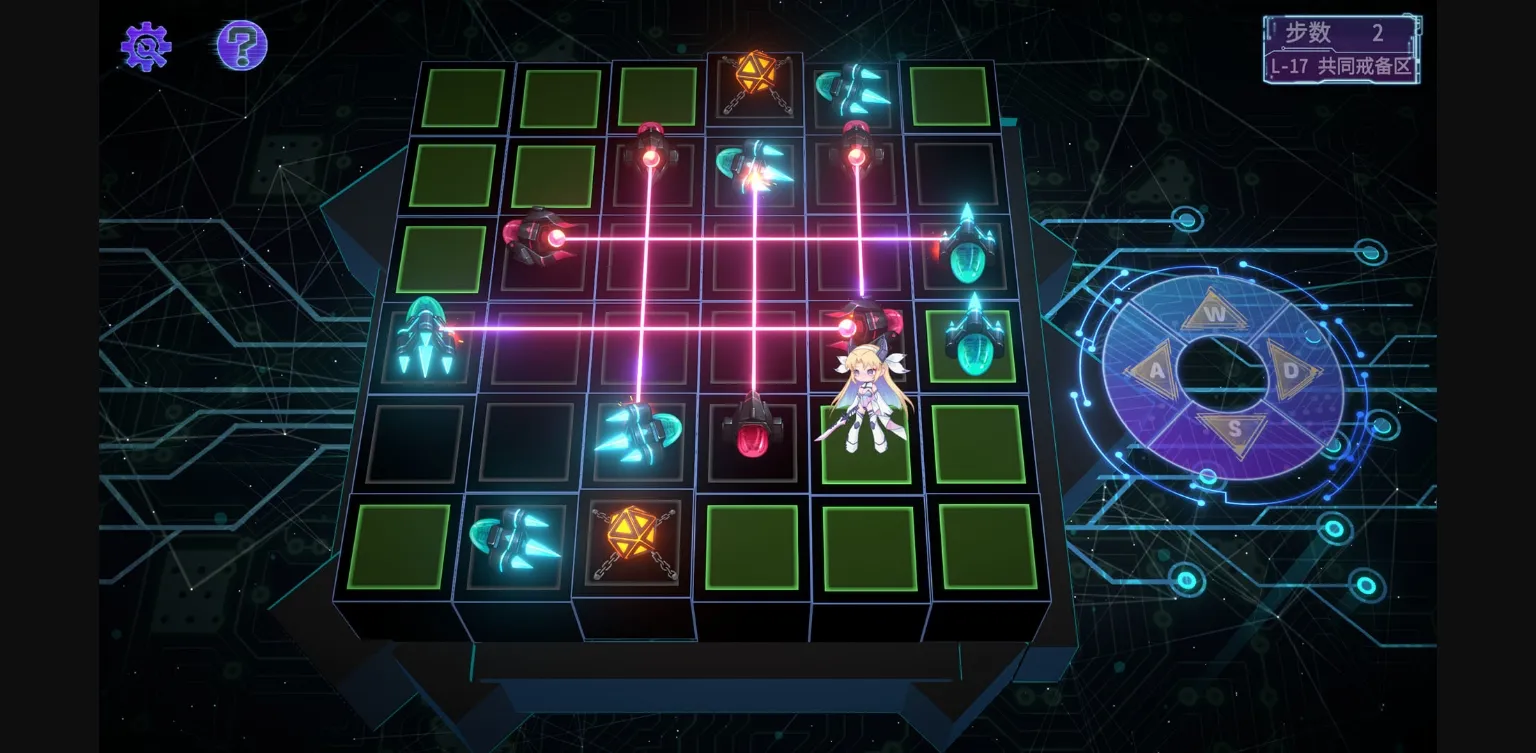Click the cyan spiked unit in the bottom-left area
The width and height of the screenshot is (1536, 753).
[x=512, y=540]
